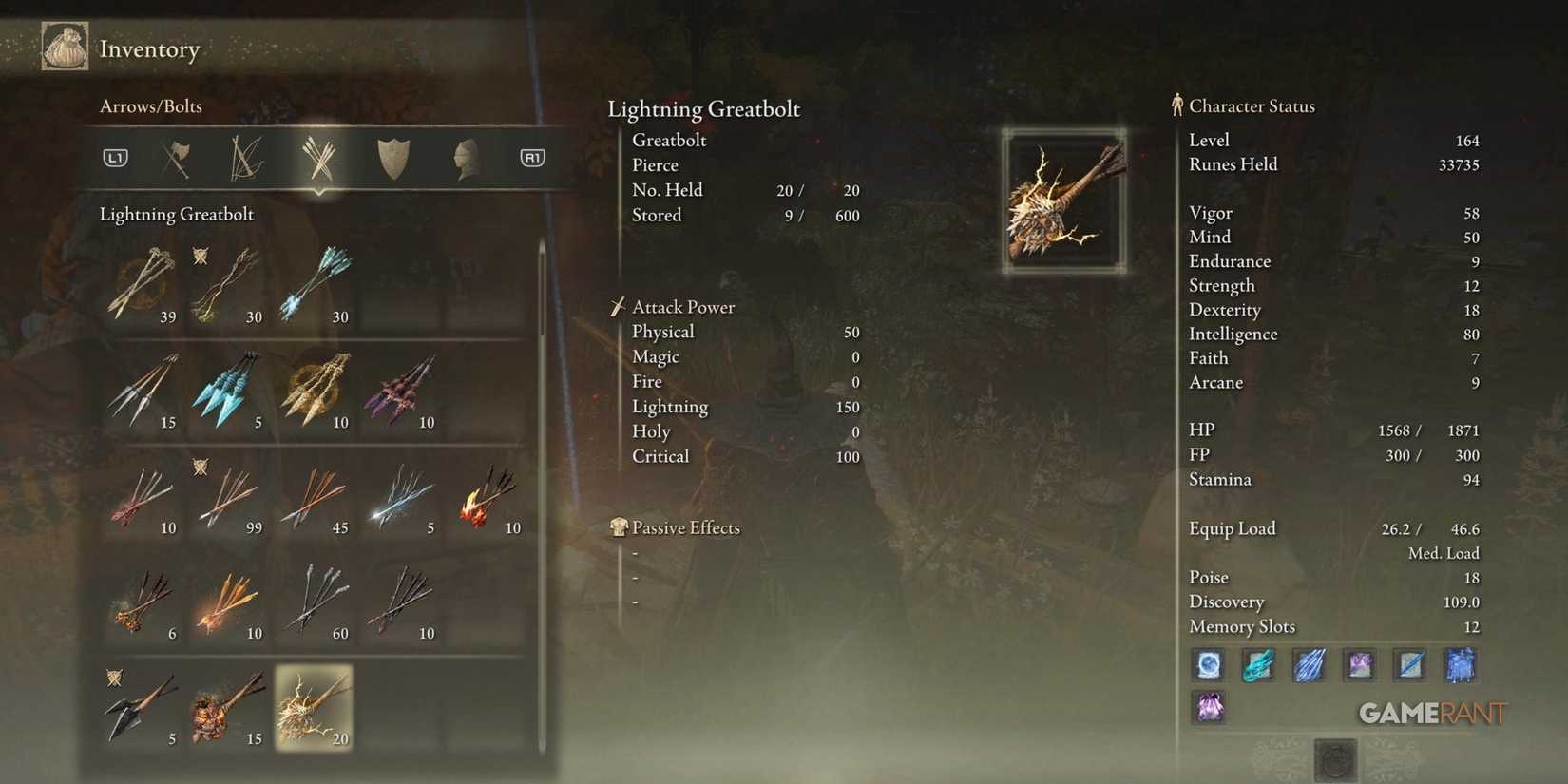Select the first memorized spell slot icon
The image size is (1568, 784).
[1208, 665]
